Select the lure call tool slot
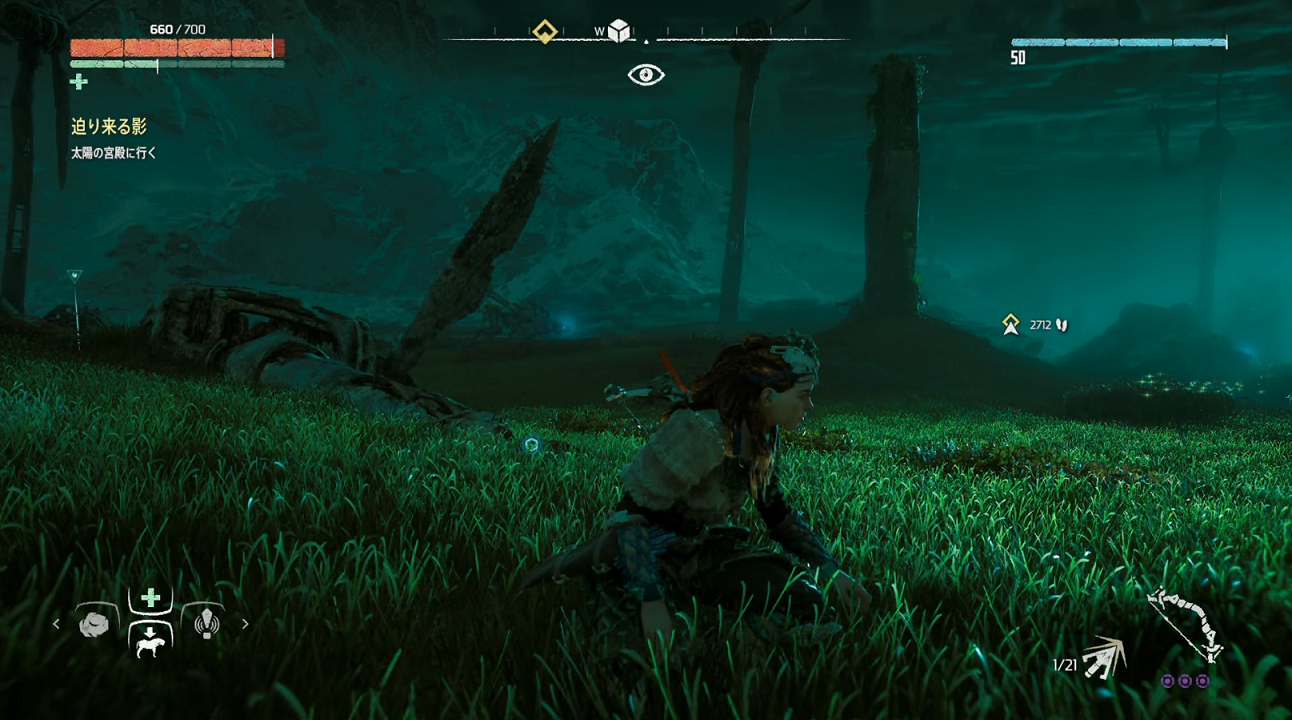The height and width of the screenshot is (720, 1292). click(x=206, y=624)
